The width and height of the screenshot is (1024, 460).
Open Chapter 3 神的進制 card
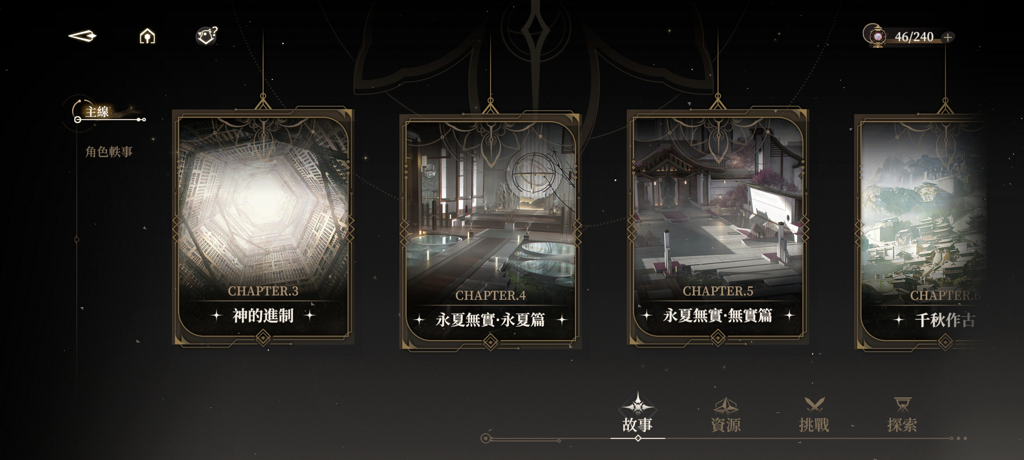point(263,227)
